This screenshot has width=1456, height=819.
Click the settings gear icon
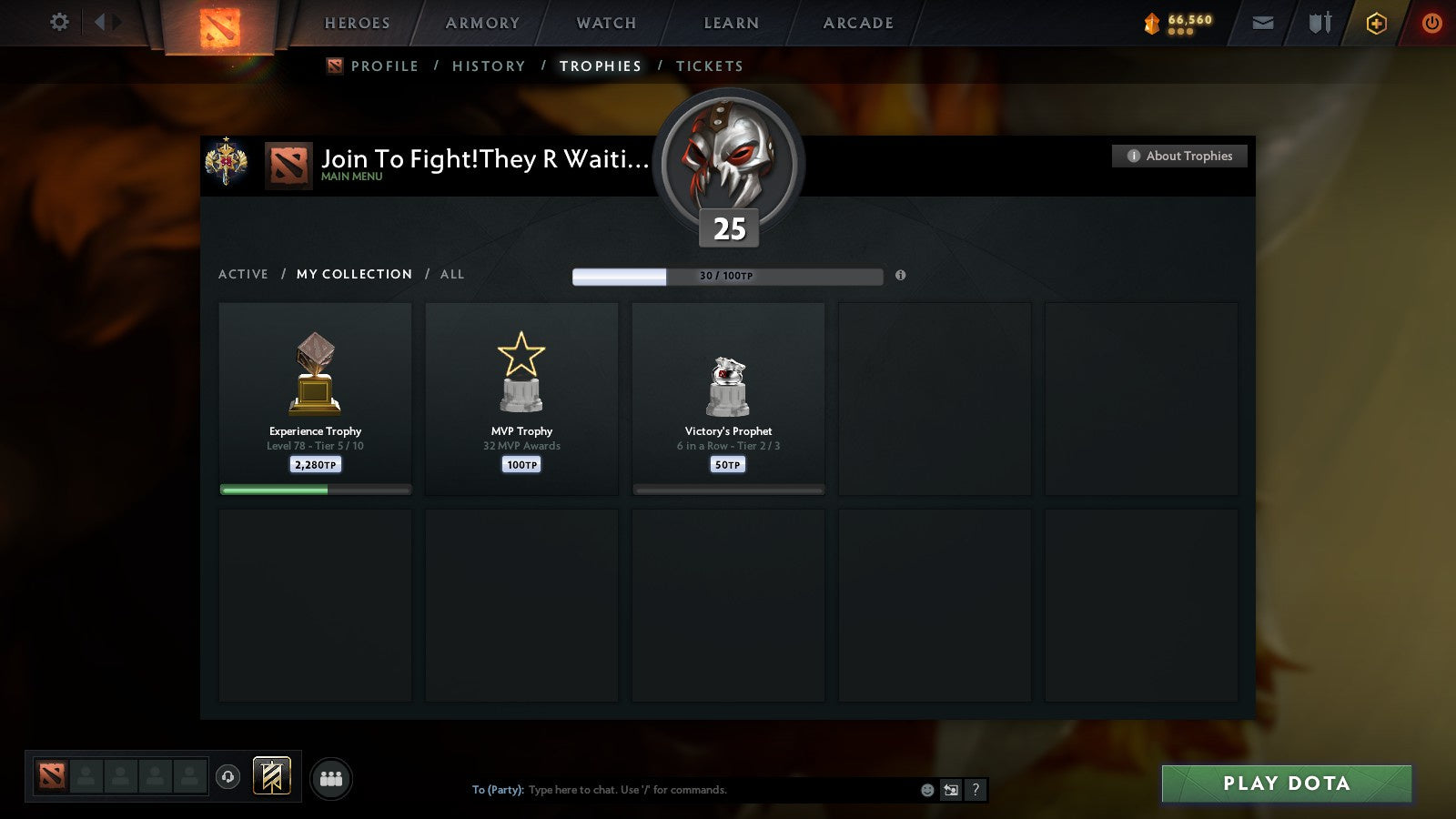click(x=59, y=23)
